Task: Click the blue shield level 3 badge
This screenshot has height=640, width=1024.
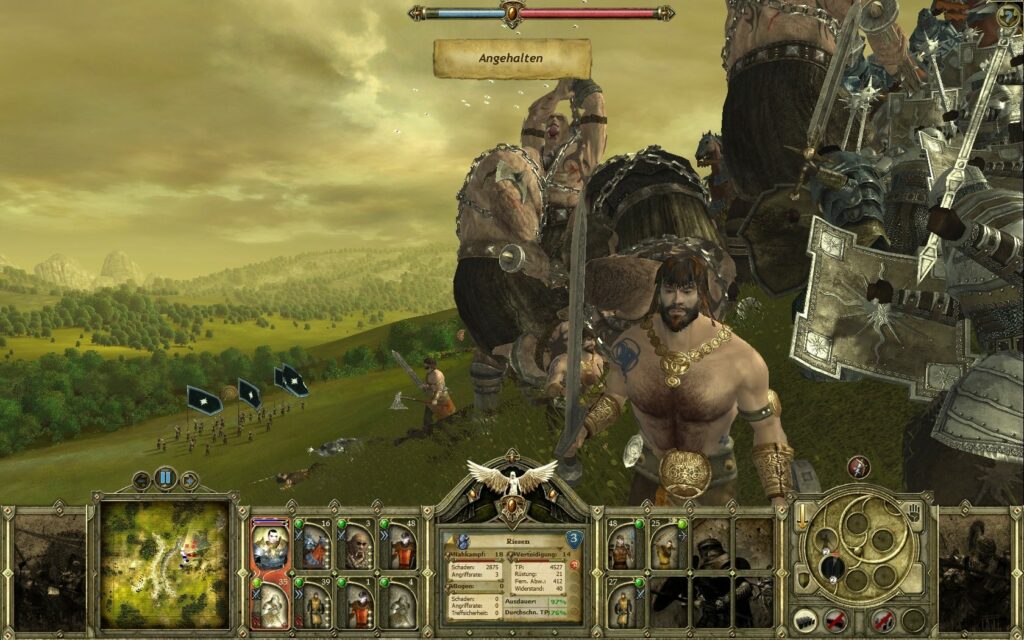Action: pyautogui.click(x=574, y=540)
